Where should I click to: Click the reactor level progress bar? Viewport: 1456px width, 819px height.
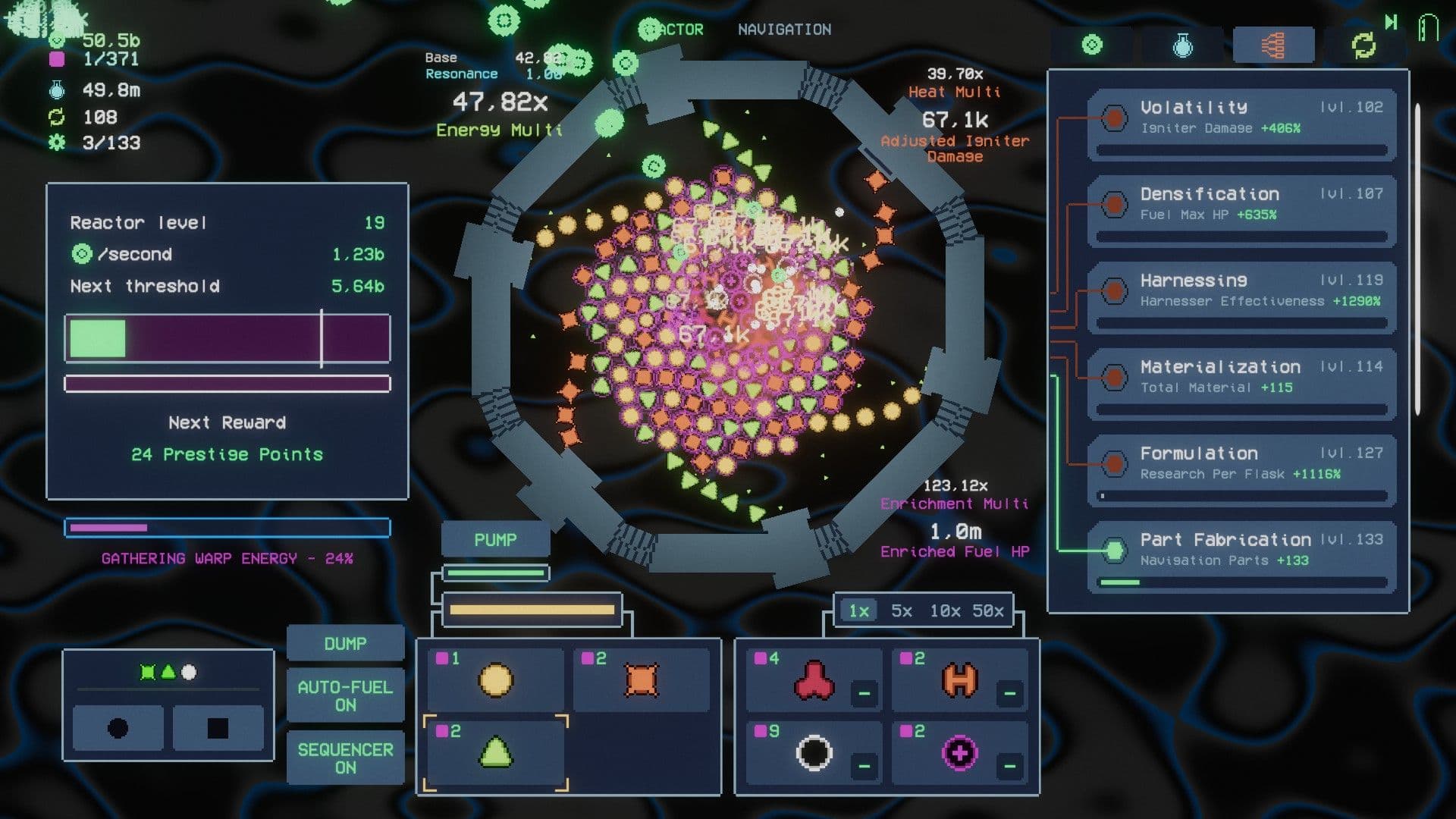[x=226, y=338]
